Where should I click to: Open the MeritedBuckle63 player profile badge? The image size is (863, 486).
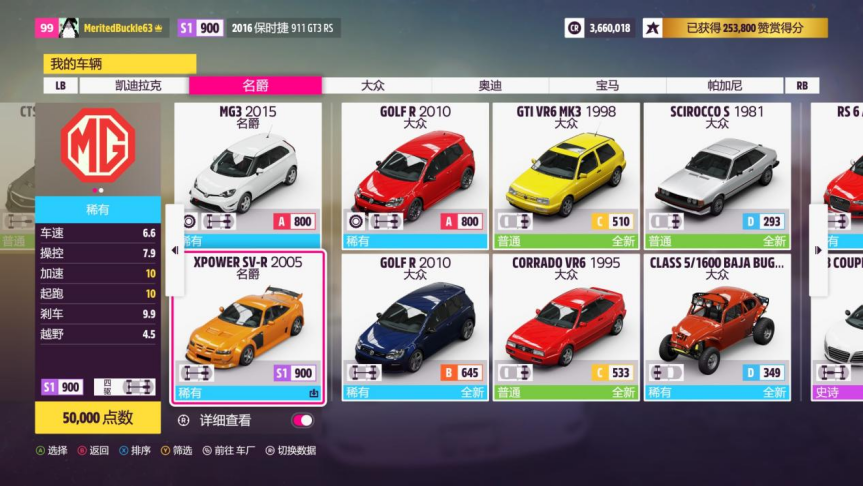103,28
